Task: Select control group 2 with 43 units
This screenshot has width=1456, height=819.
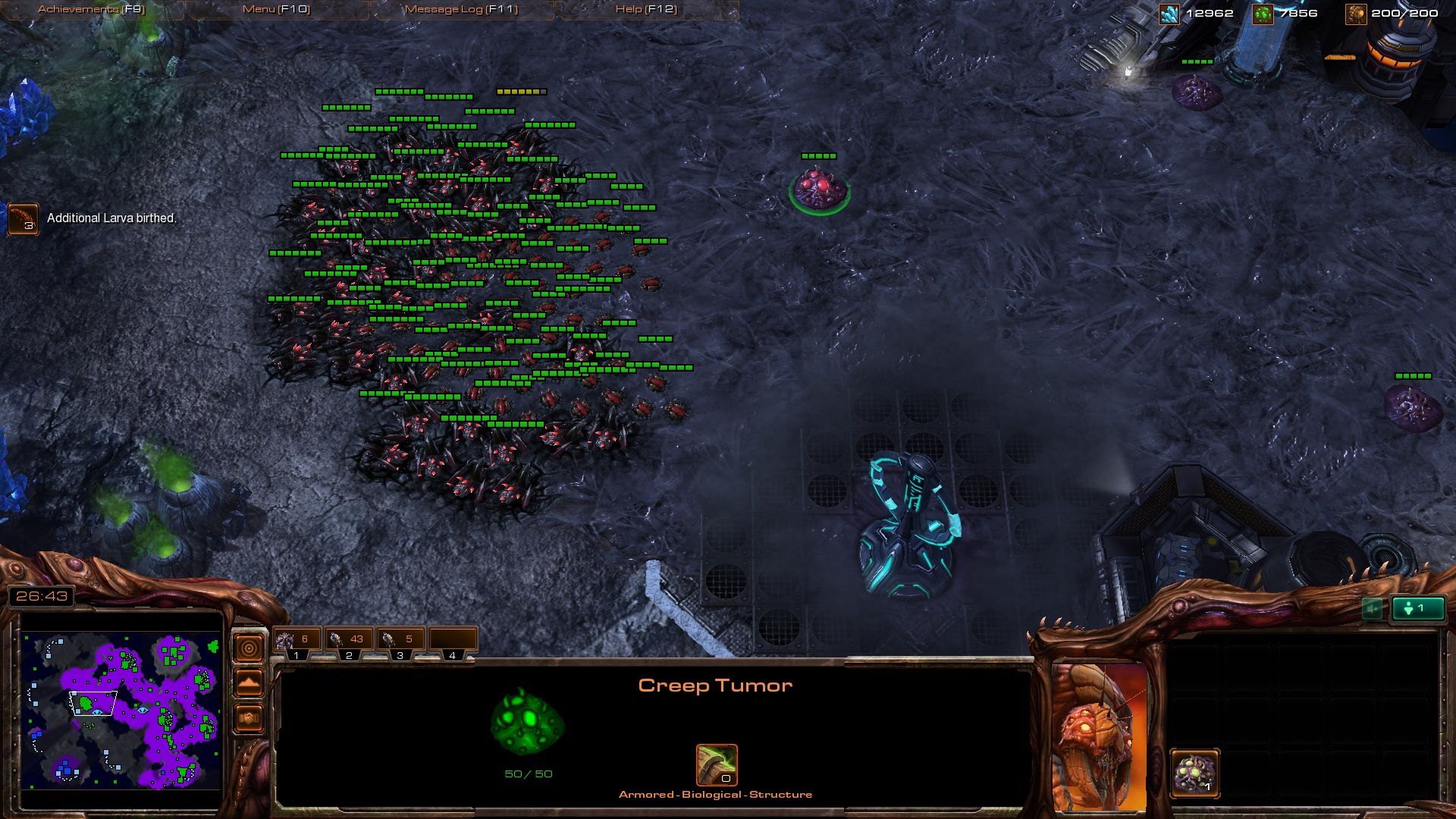Action: [348, 643]
